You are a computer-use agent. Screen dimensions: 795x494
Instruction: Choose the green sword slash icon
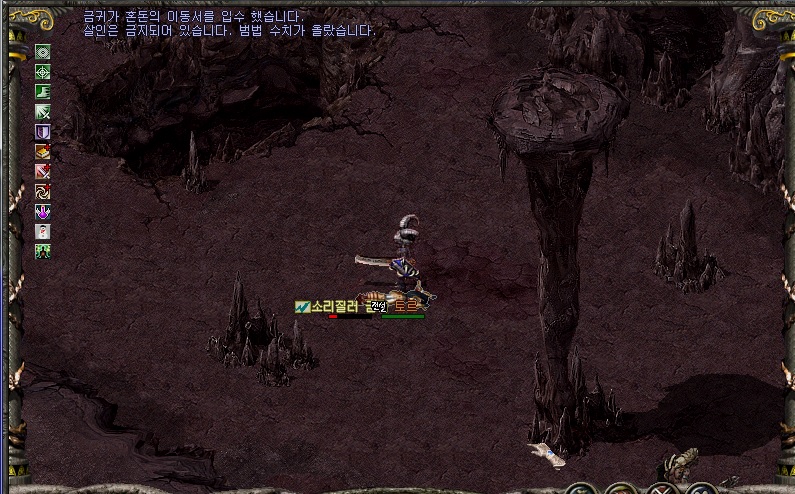[43, 112]
